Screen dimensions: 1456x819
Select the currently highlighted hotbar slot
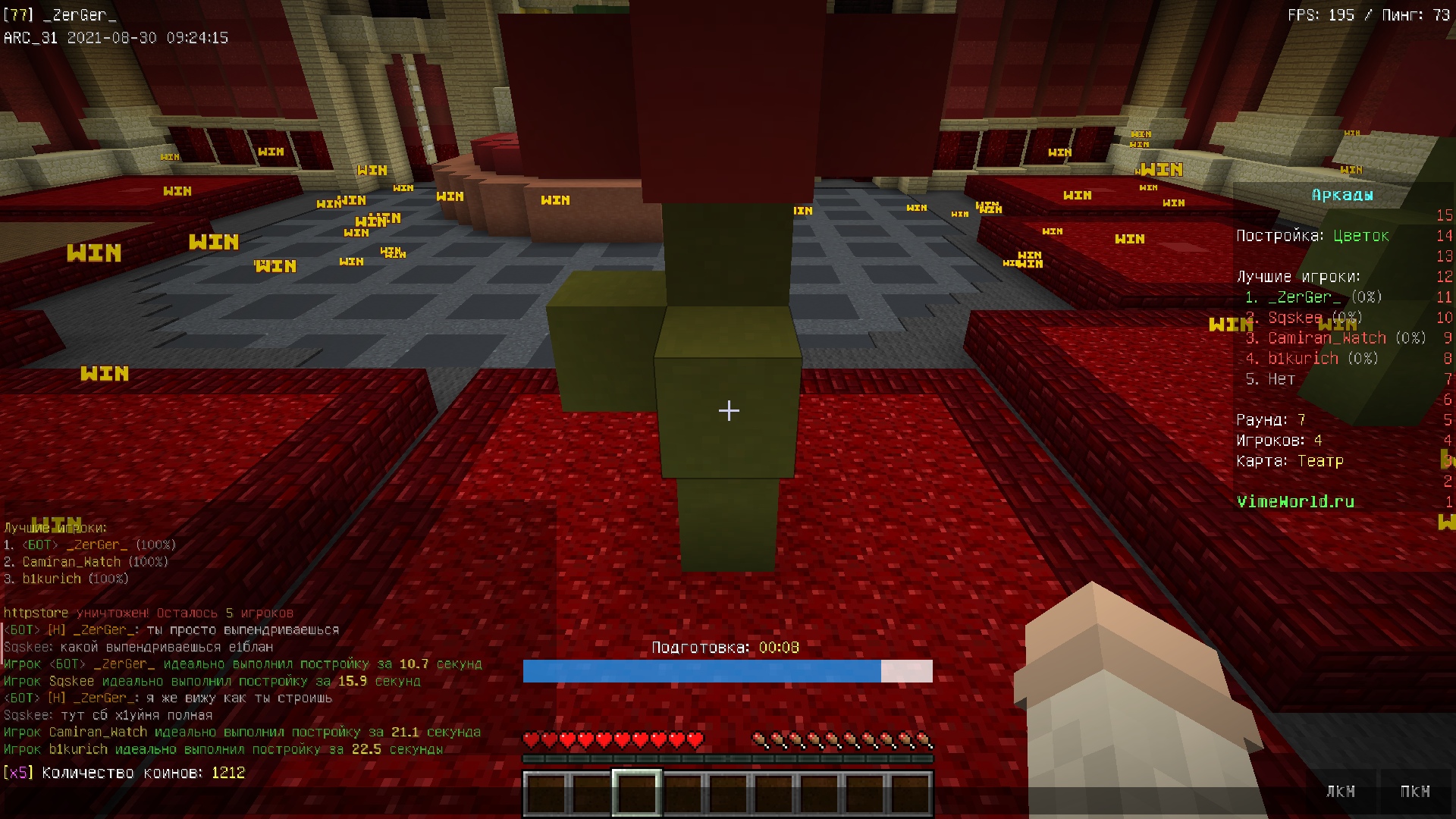(x=637, y=791)
